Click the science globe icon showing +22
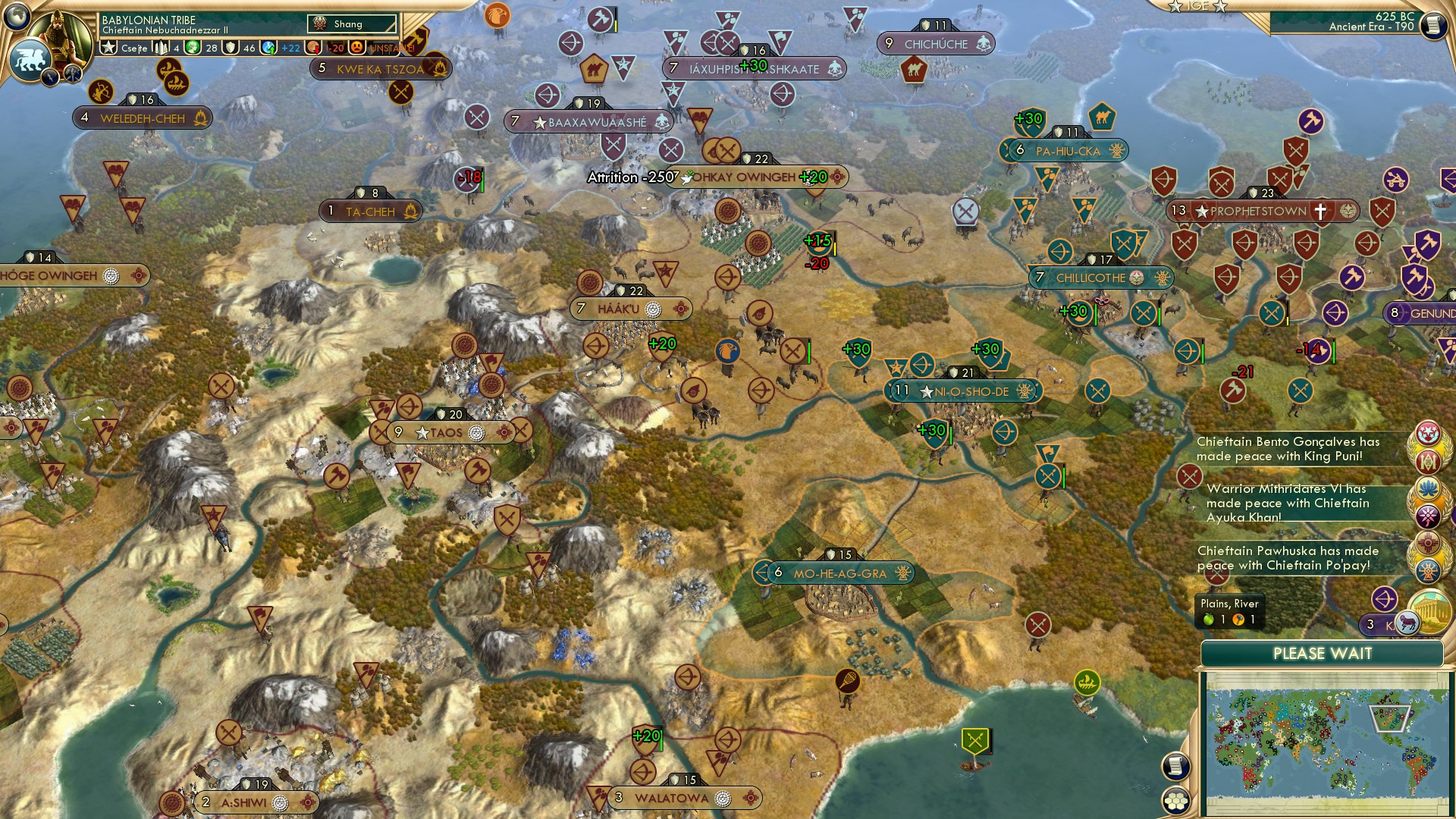The width and height of the screenshot is (1456, 819). pyautogui.click(x=268, y=47)
